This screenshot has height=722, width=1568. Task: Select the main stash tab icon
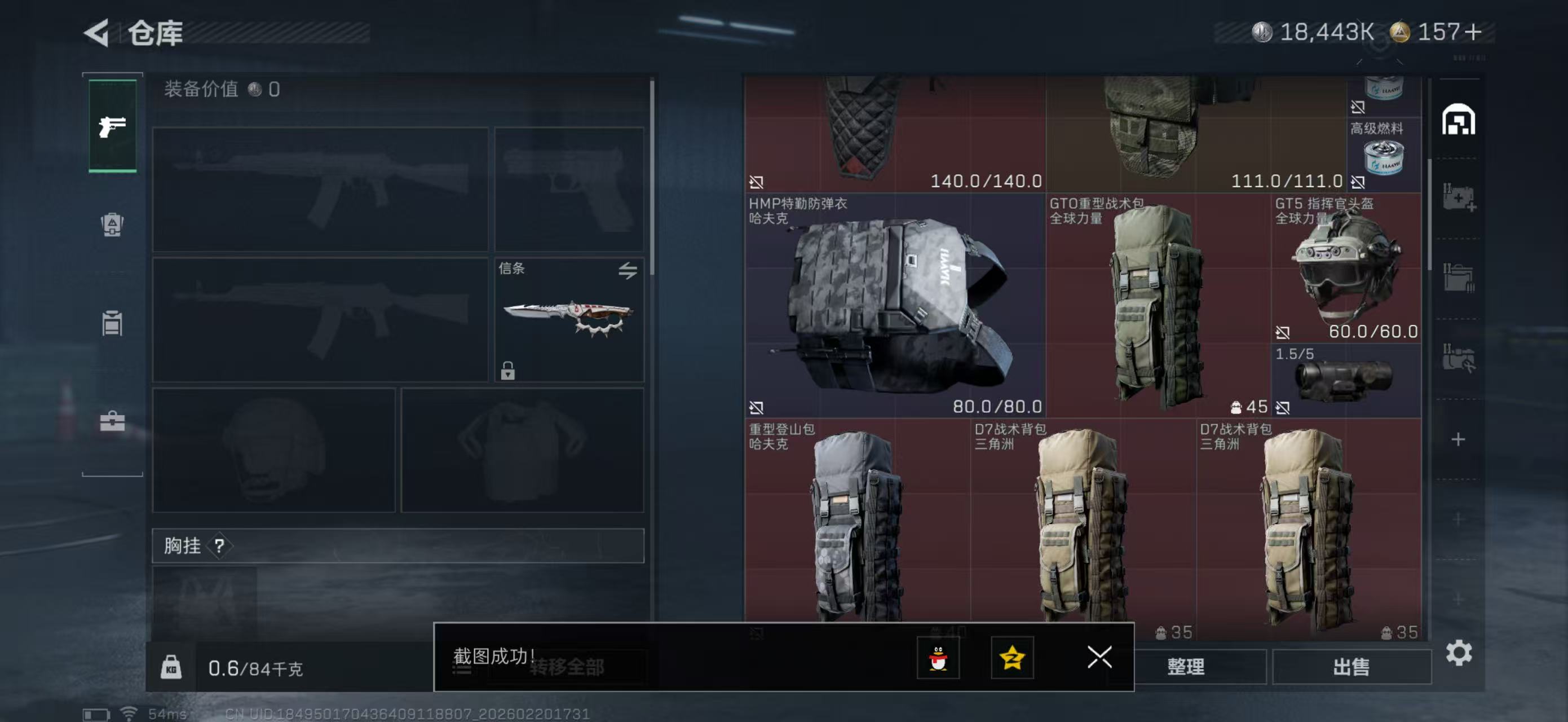1459,120
